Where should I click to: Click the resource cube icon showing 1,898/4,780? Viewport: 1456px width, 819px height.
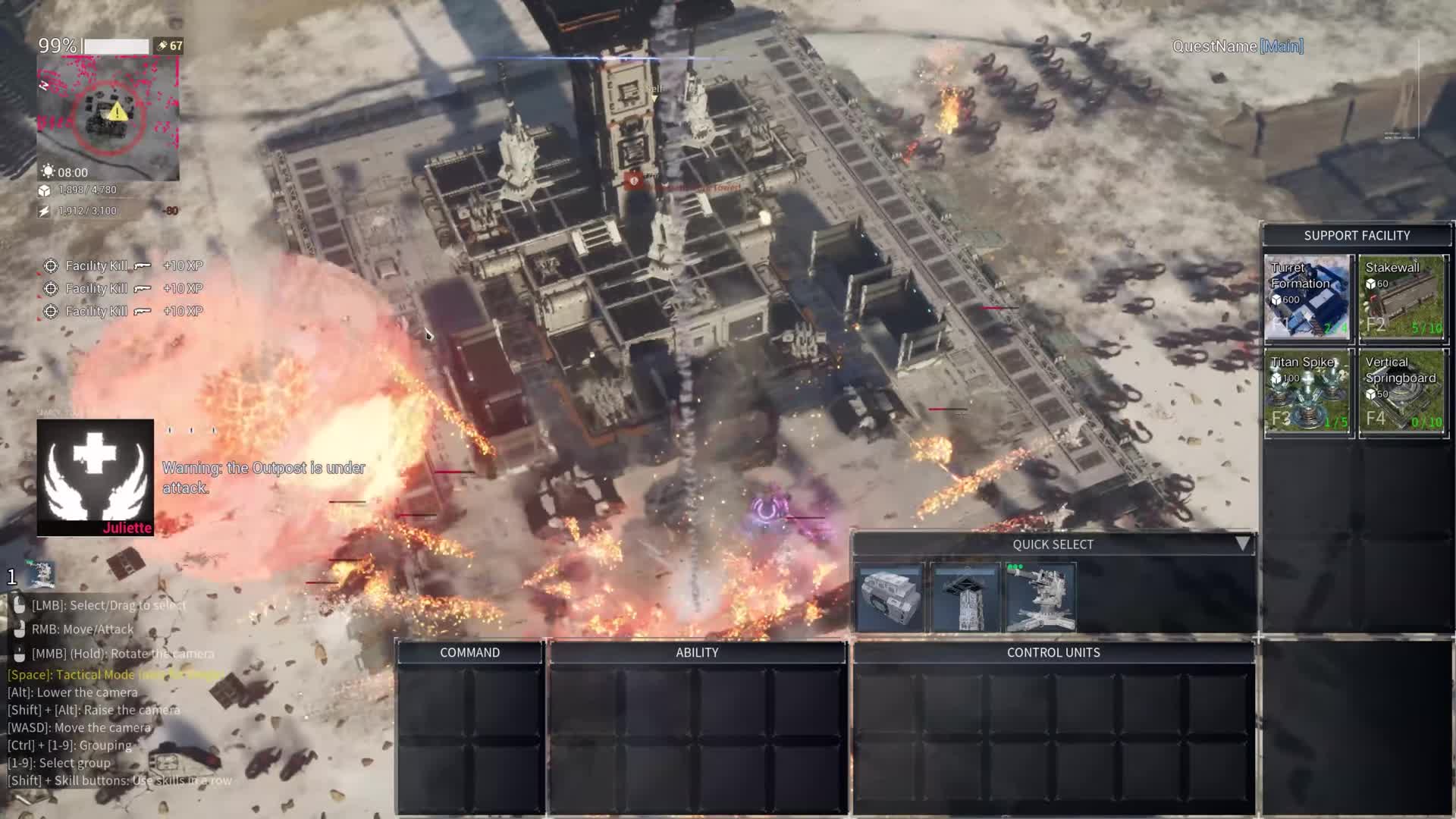[x=45, y=191]
